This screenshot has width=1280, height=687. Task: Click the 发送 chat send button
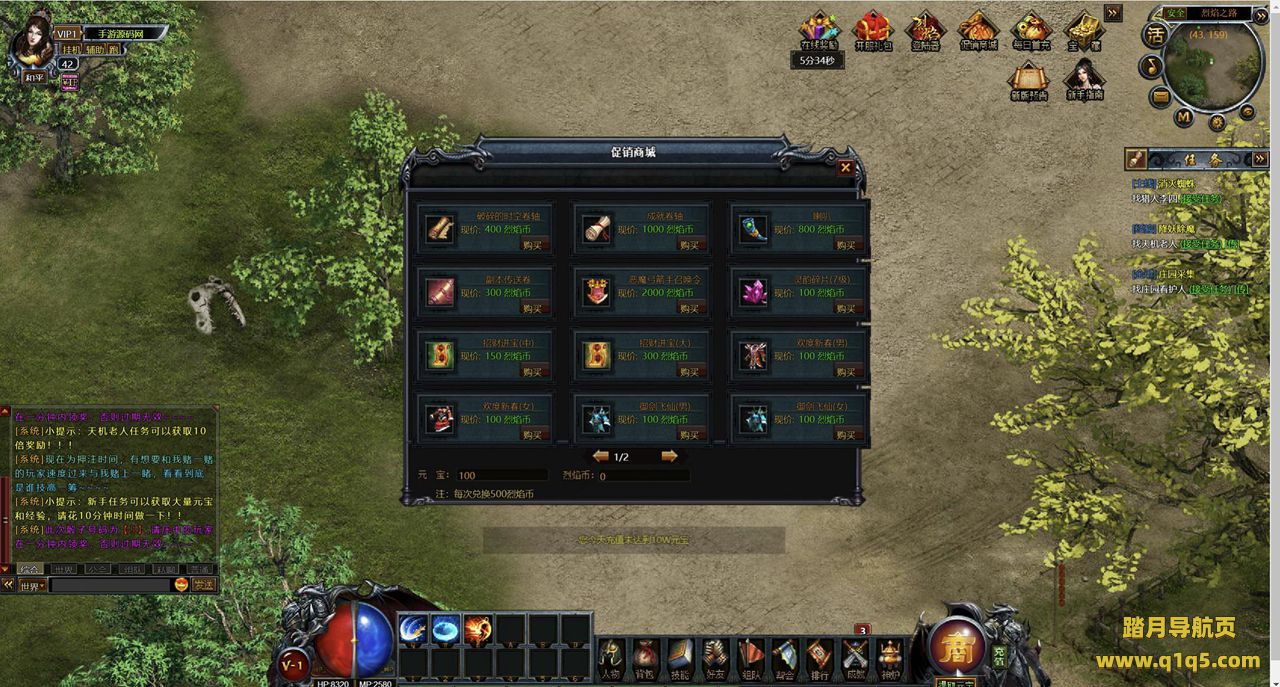tap(204, 584)
